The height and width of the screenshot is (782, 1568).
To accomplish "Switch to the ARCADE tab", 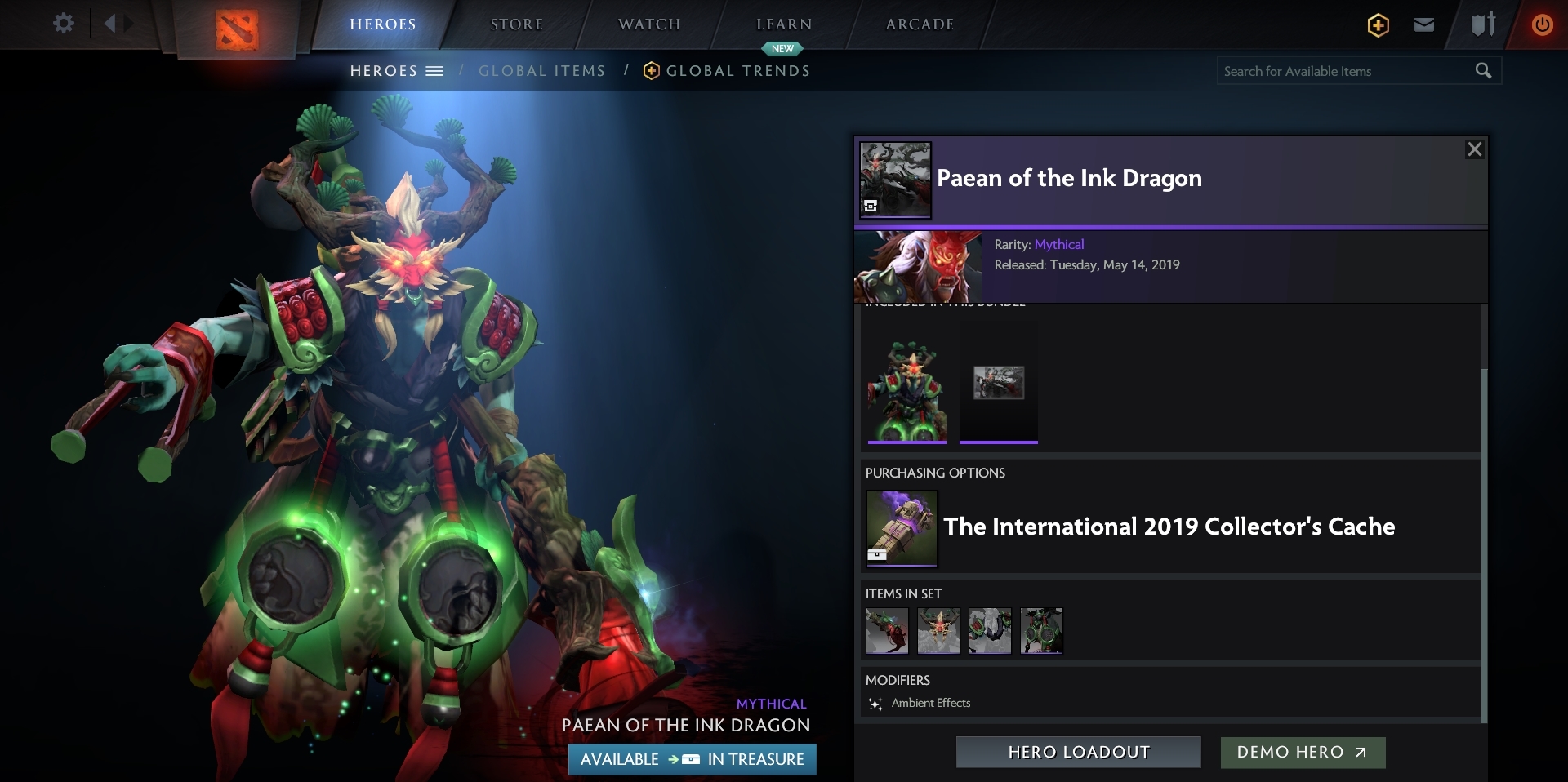I will [x=919, y=24].
